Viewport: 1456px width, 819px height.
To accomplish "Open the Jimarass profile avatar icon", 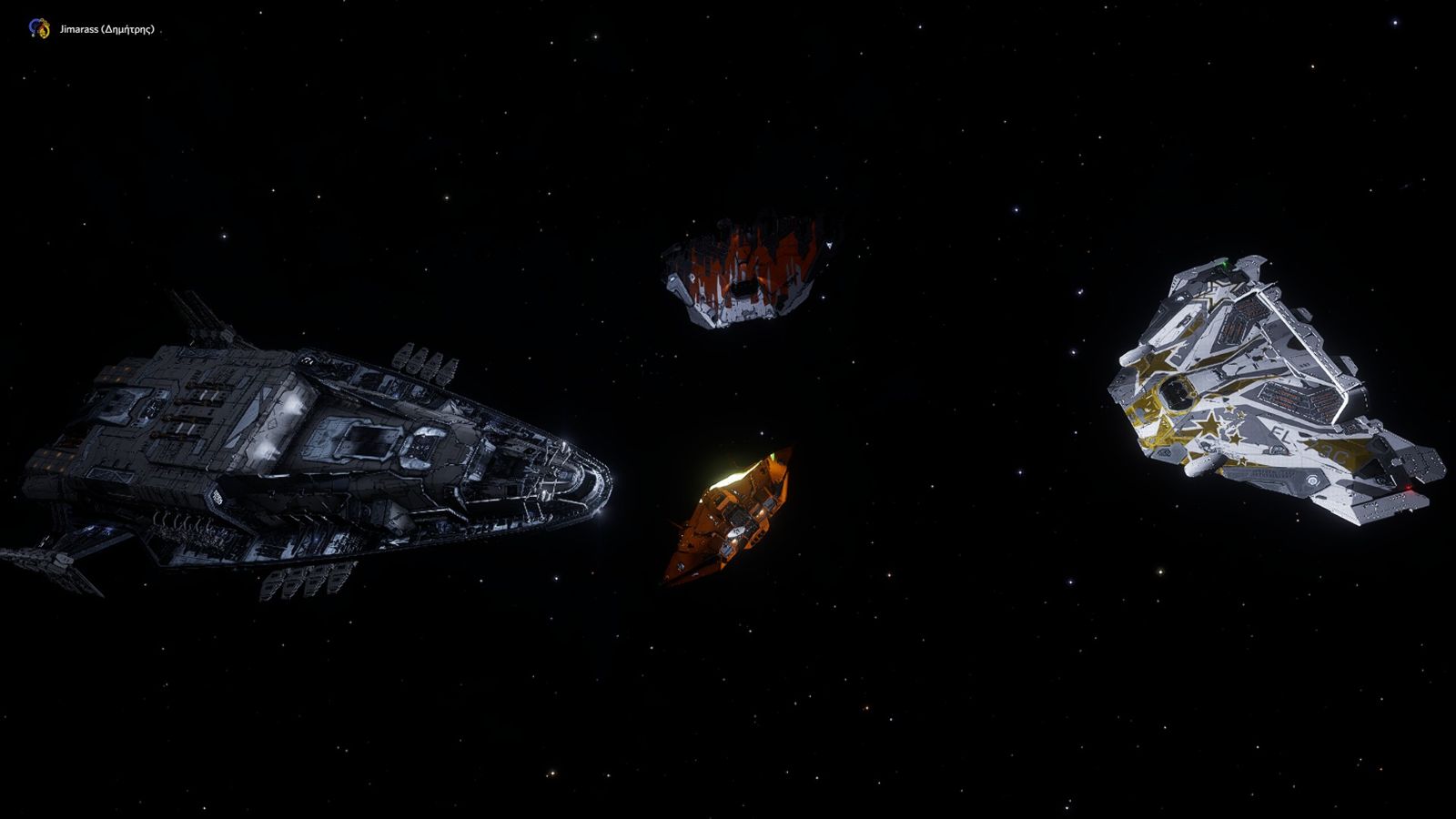I will tap(39, 28).
